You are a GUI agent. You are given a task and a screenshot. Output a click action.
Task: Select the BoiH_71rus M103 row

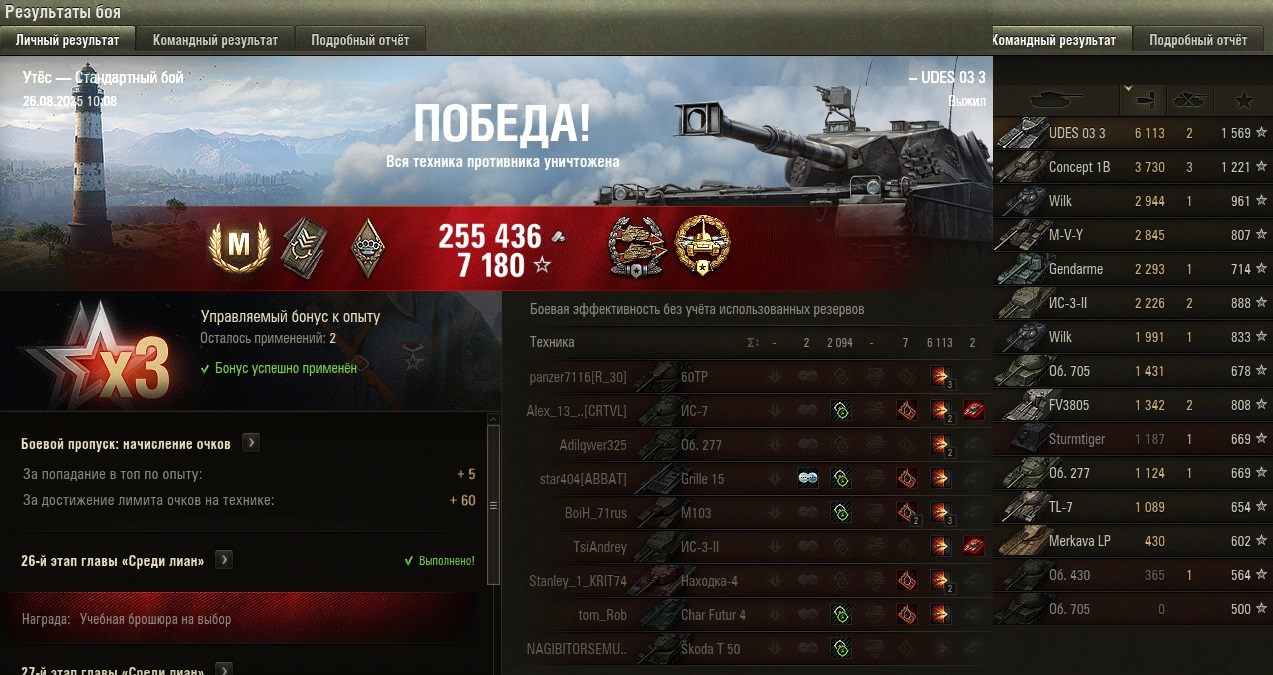pyautogui.click(x=700, y=513)
